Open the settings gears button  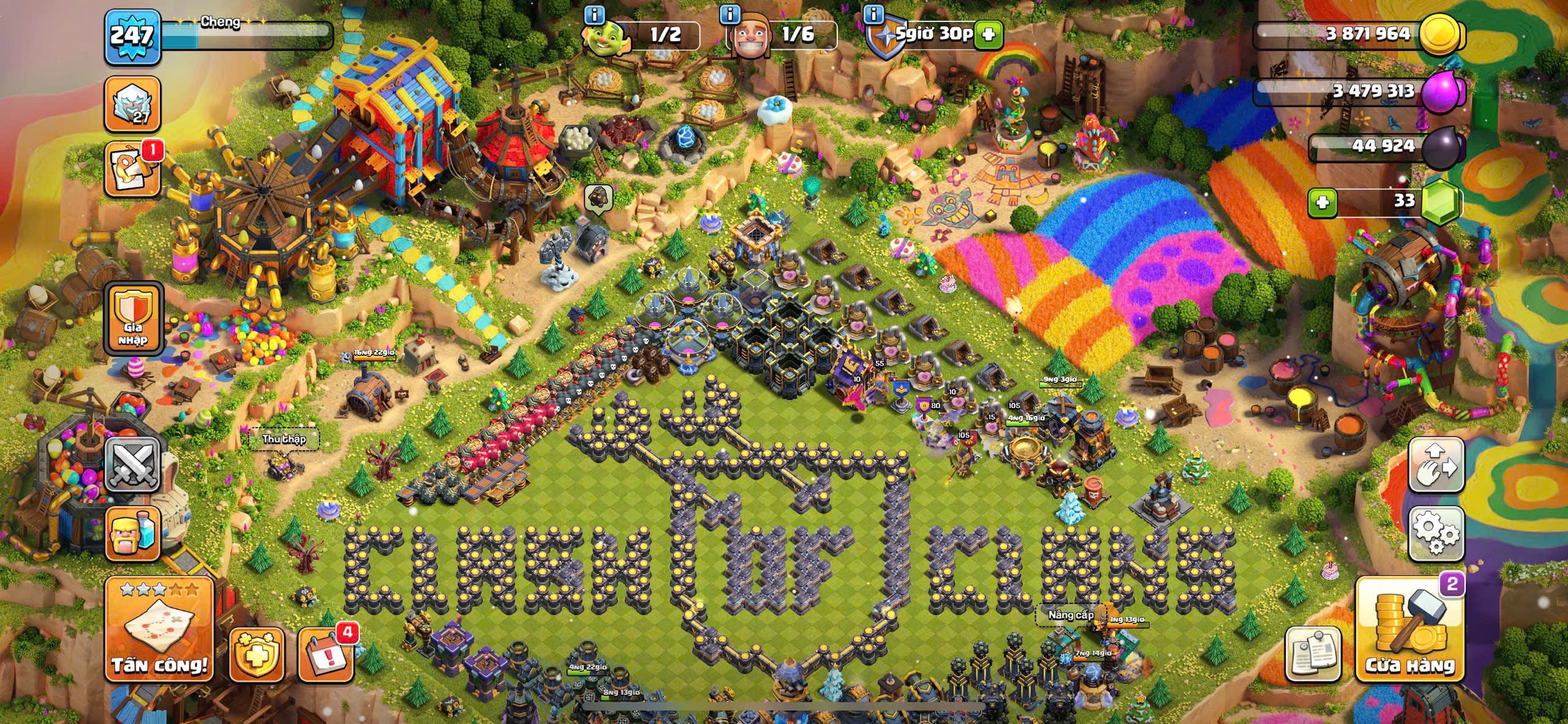click(1436, 534)
